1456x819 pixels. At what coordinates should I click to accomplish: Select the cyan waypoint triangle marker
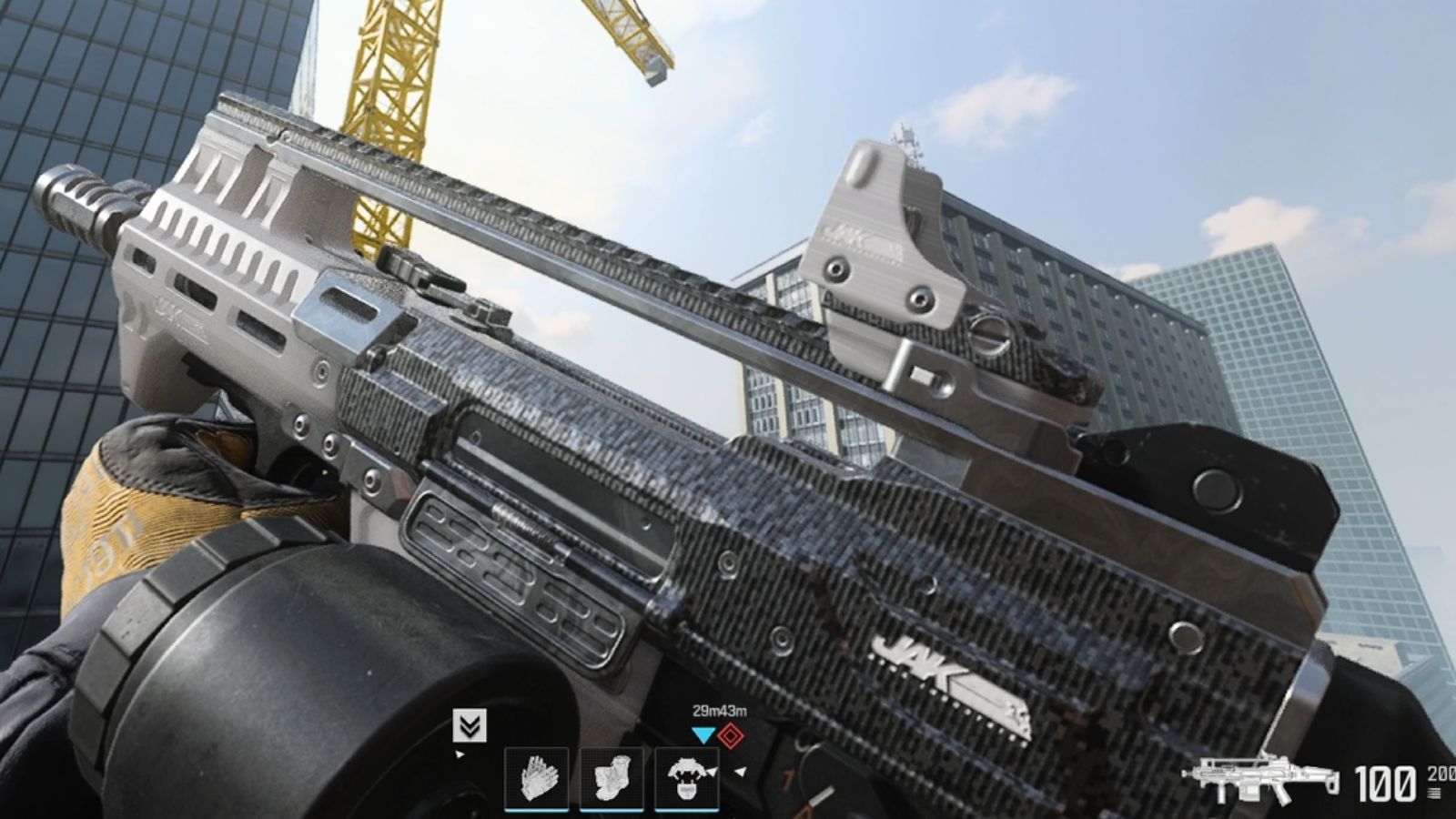[703, 733]
